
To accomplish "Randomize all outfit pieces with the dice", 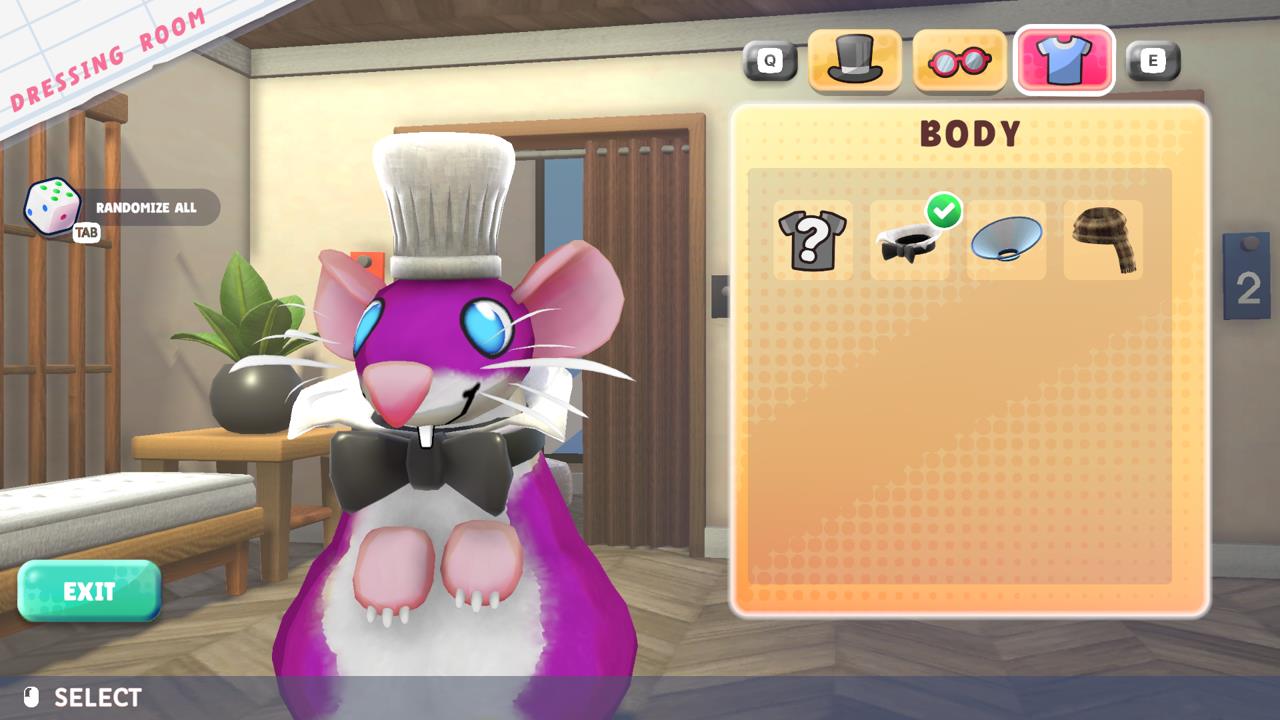I will (x=52, y=207).
